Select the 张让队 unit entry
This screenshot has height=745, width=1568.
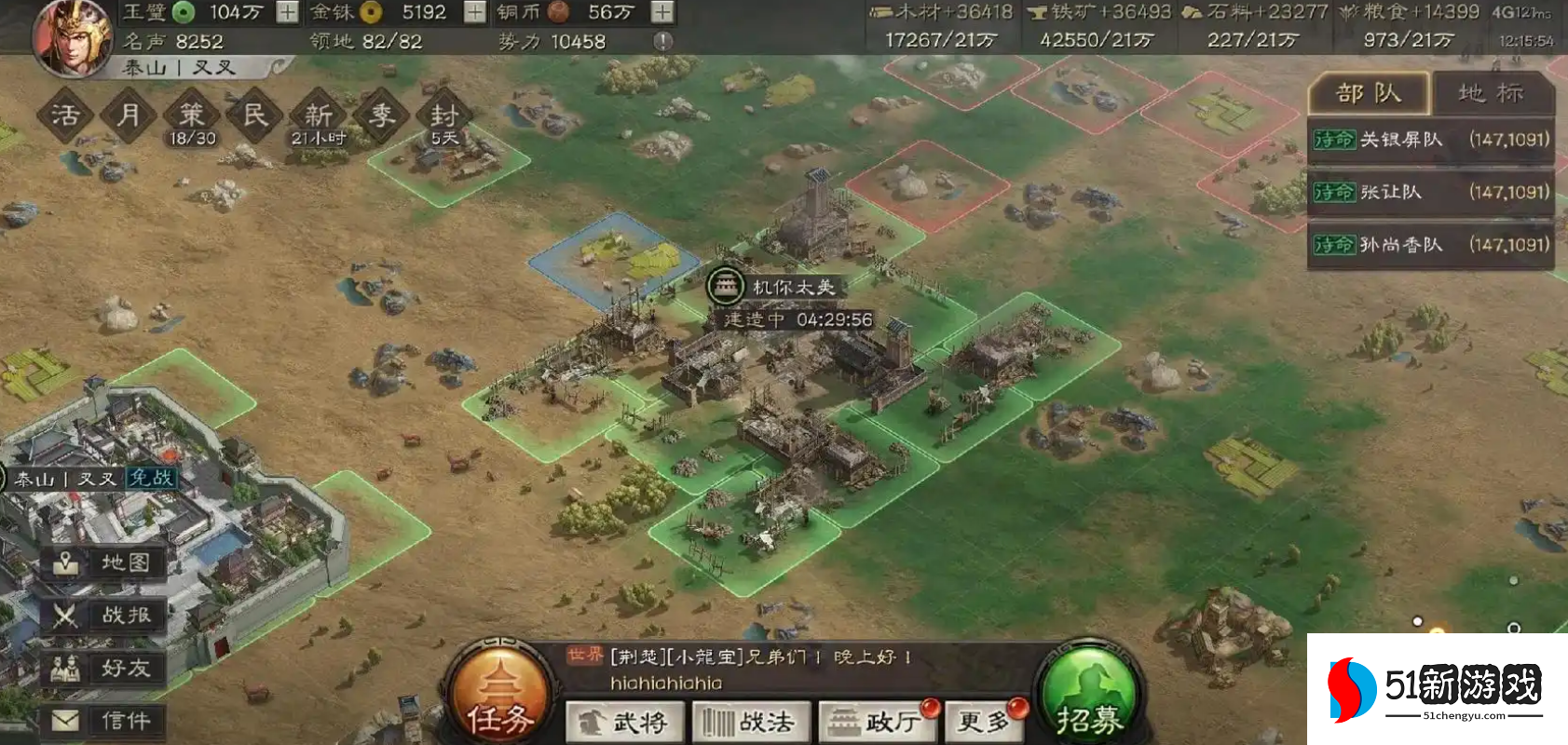(x=1430, y=191)
